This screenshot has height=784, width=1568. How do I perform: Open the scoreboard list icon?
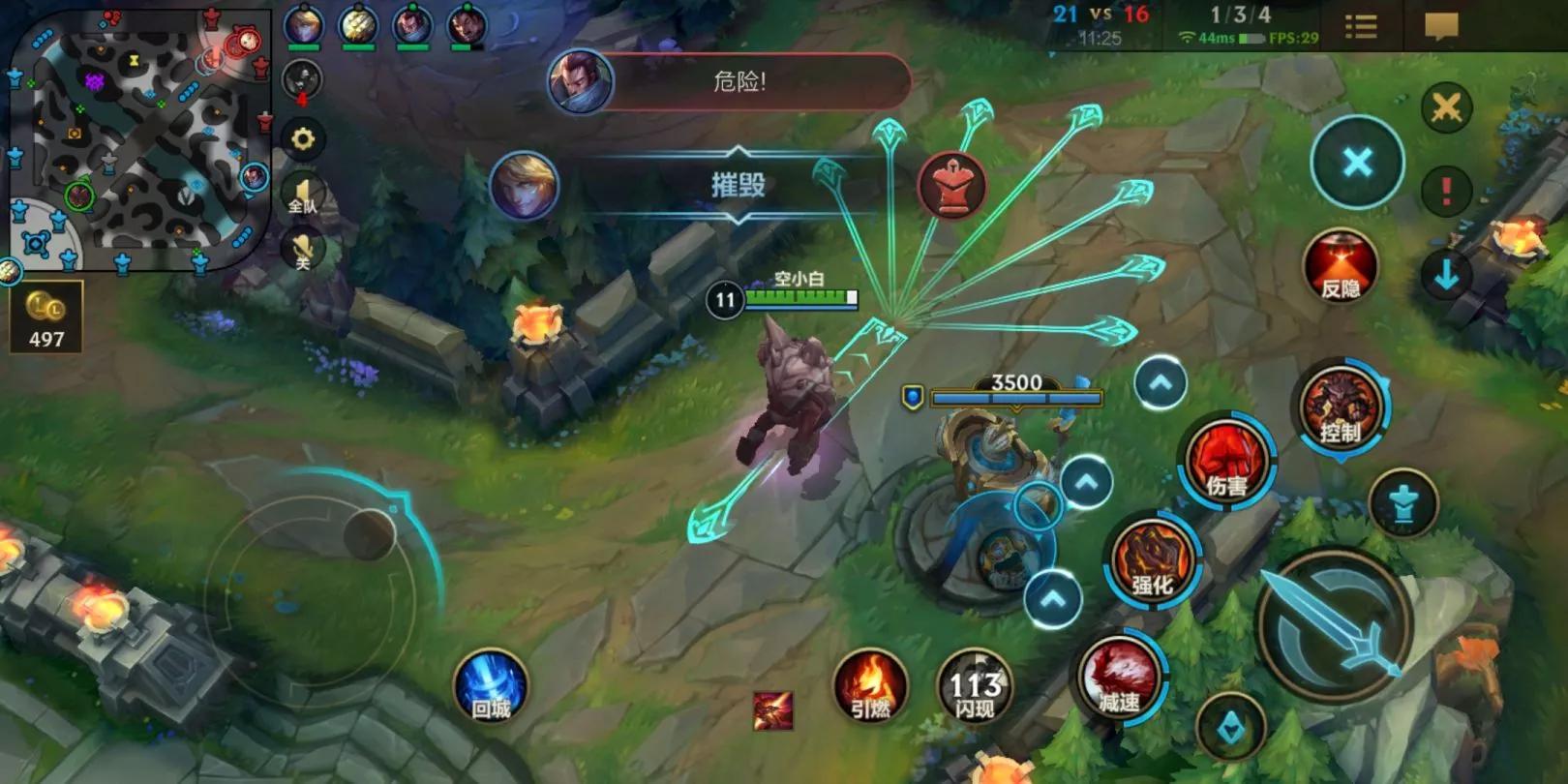coord(1361,27)
